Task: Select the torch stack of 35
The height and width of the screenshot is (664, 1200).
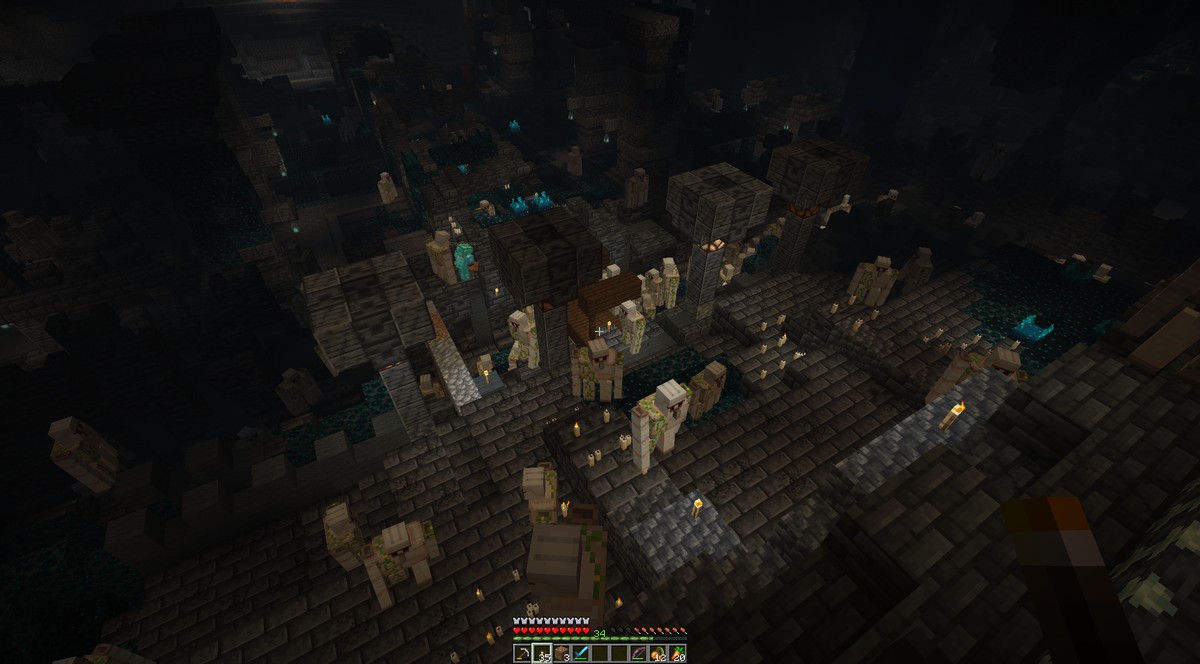Action: point(543,653)
